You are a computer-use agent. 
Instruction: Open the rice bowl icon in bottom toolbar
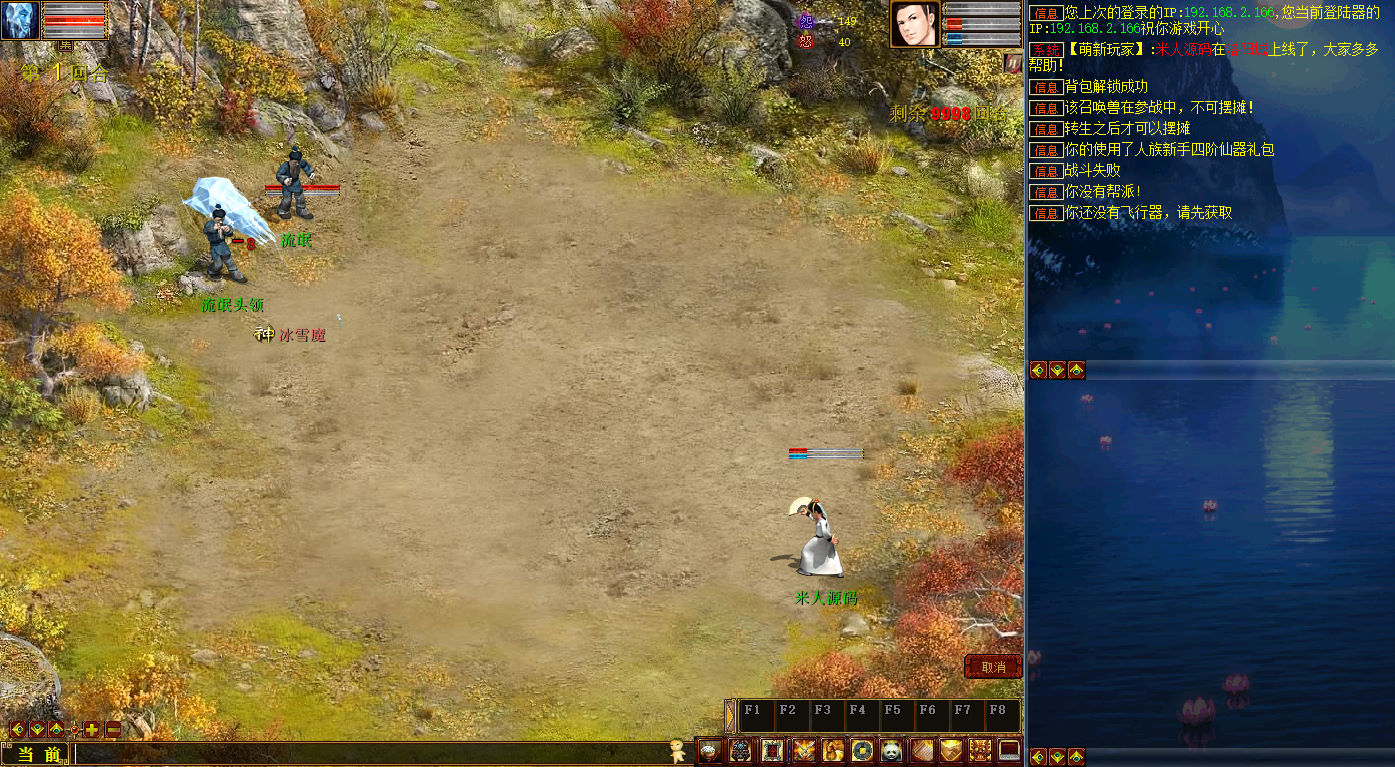click(x=710, y=751)
